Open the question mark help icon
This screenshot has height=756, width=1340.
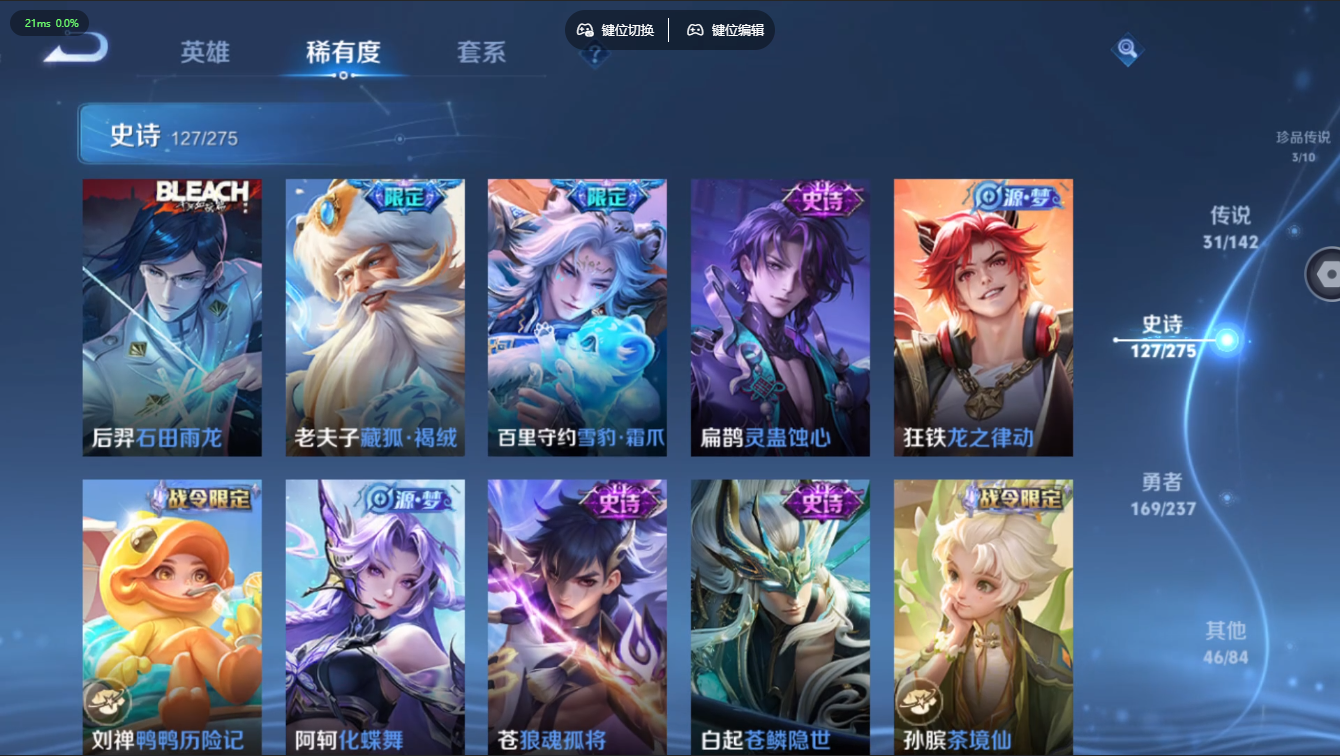coord(595,56)
